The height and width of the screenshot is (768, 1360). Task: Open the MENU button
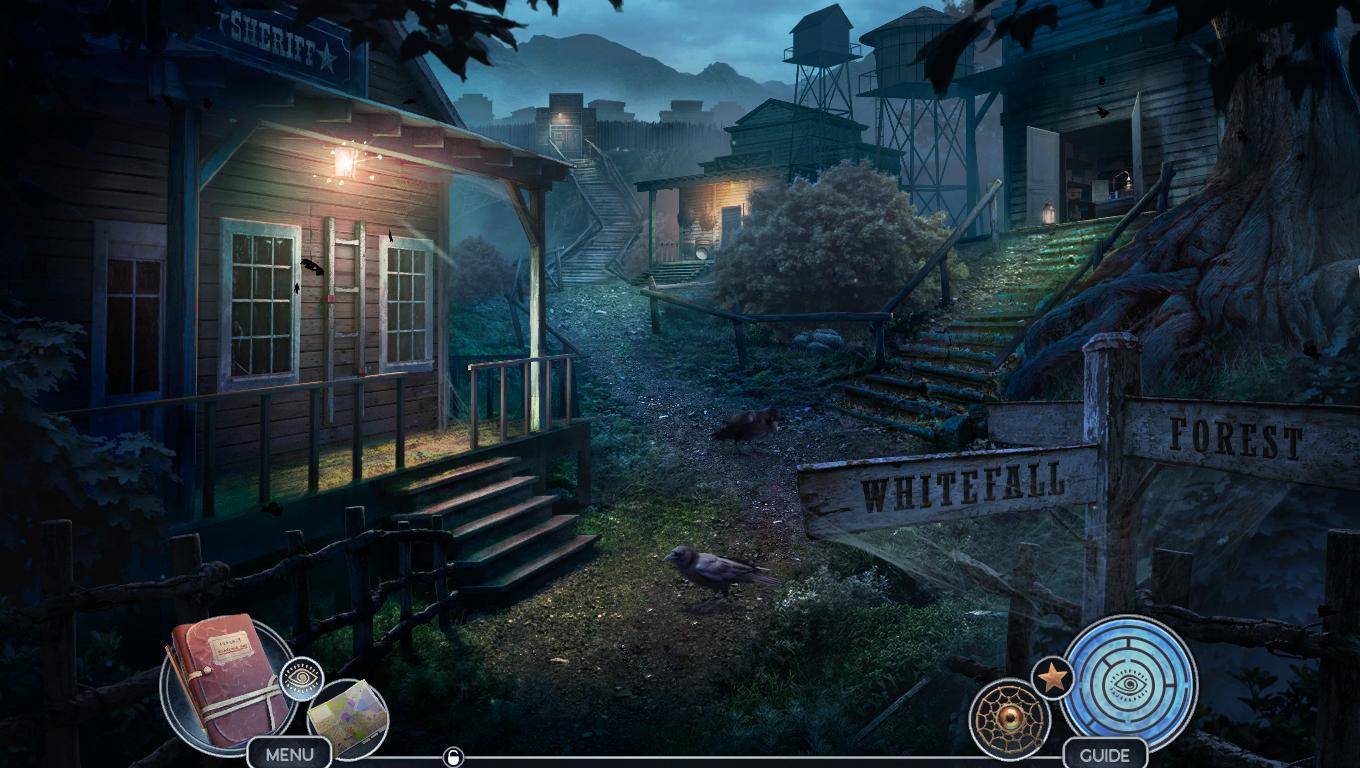pyautogui.click(x=289, y=754)
